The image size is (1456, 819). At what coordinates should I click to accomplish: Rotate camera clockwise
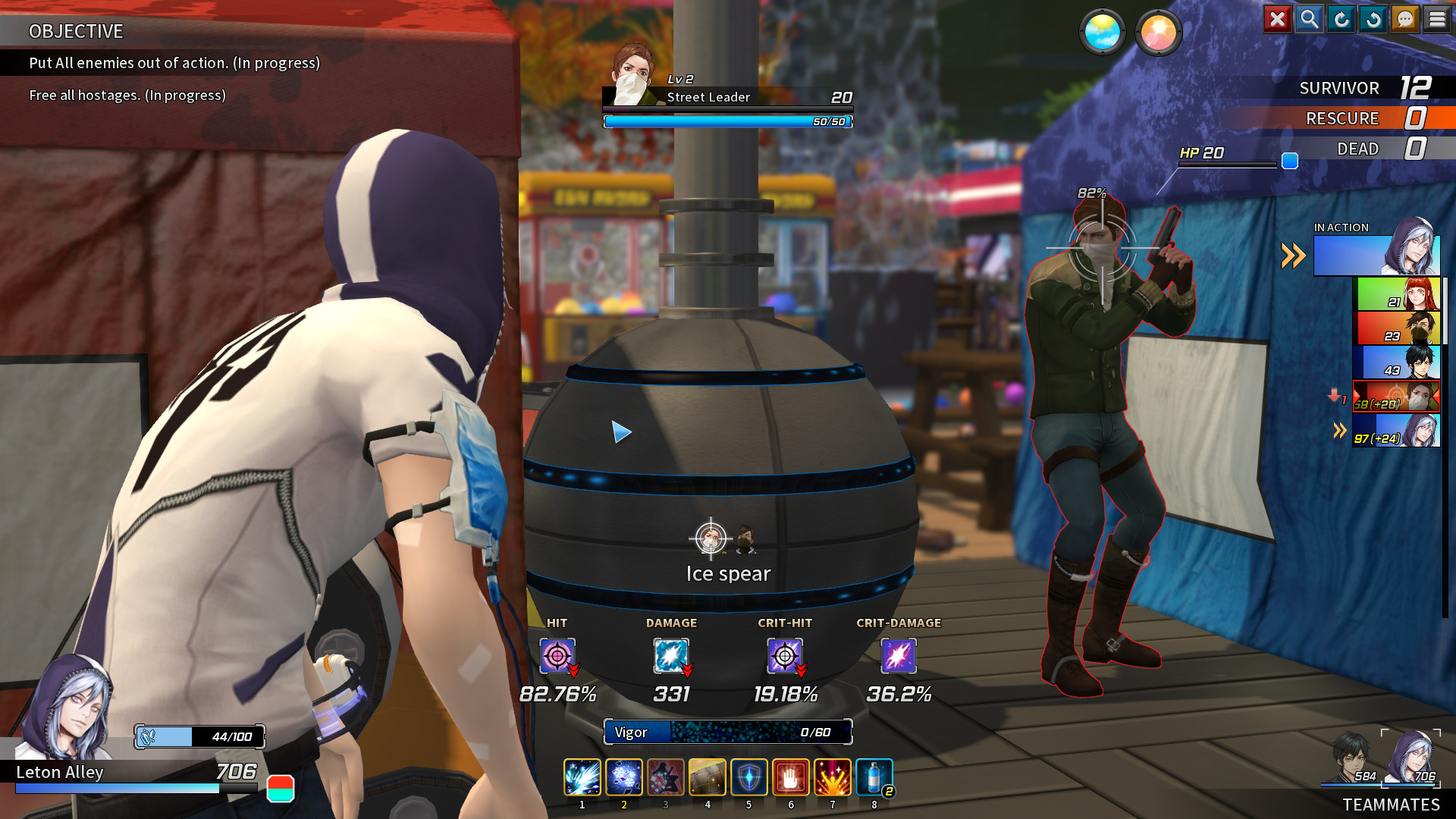[1341, 19]
